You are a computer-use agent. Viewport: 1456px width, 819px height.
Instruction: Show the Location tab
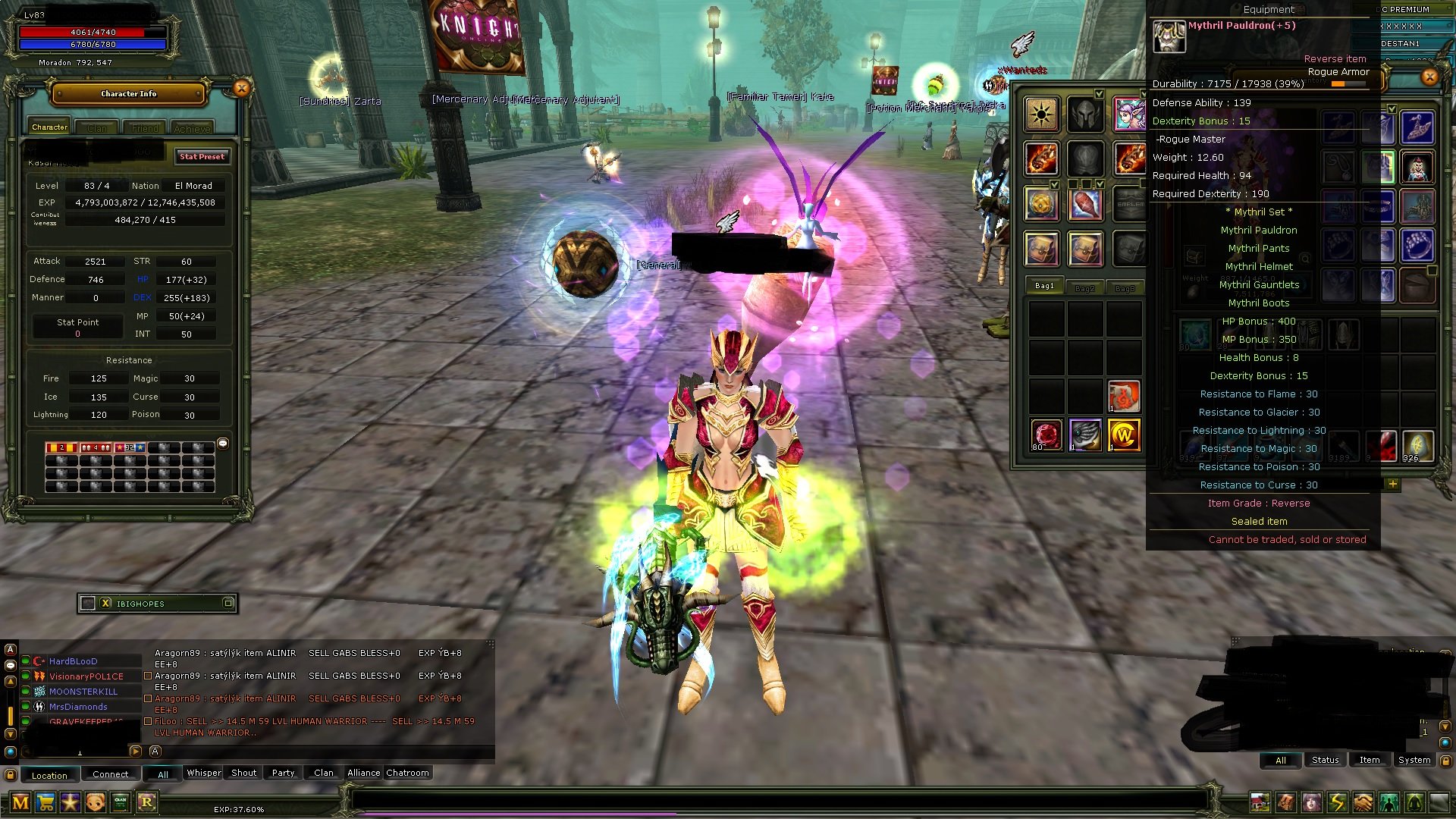(x=49, y=775)
